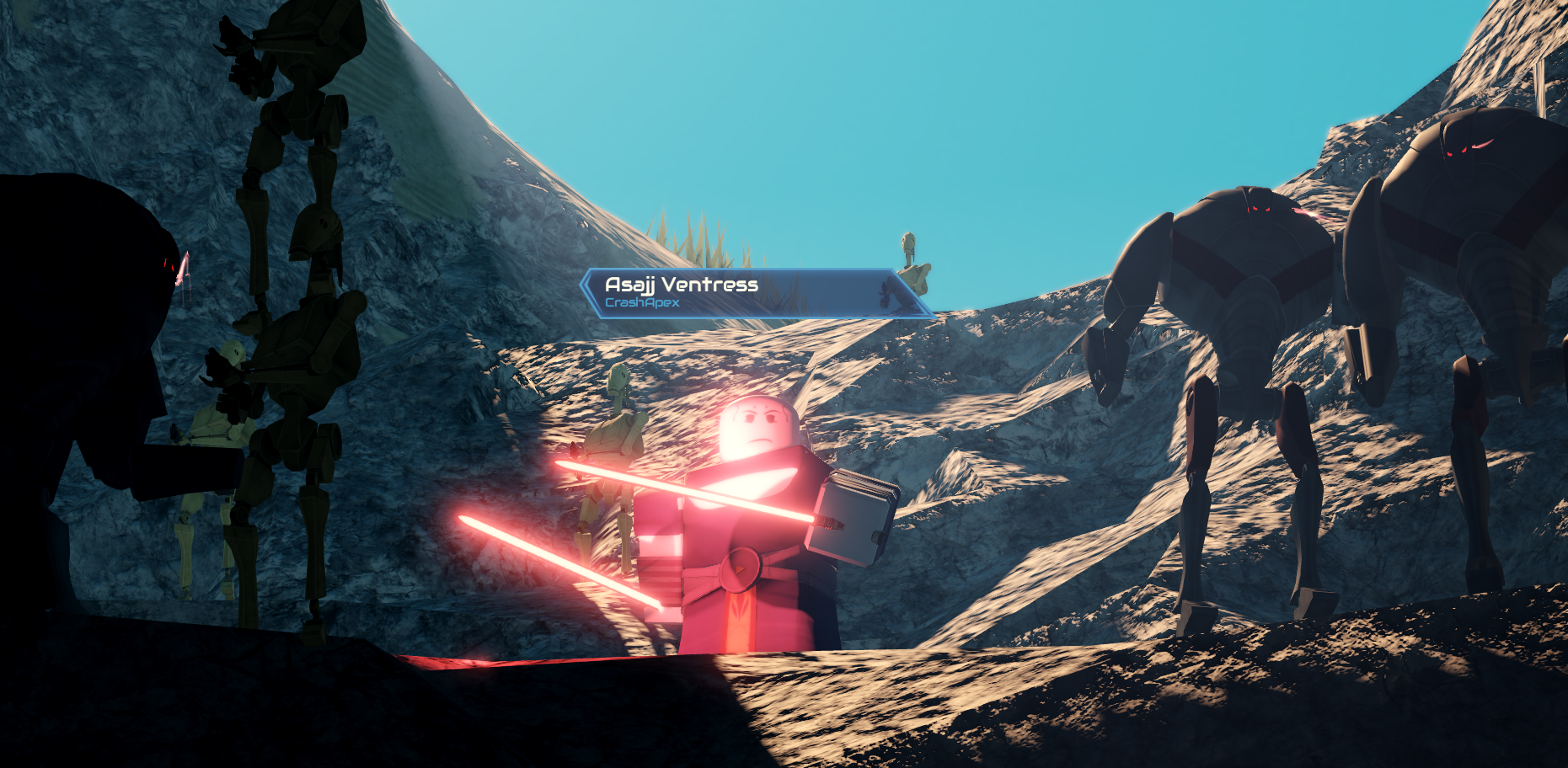Select the Asajj Ventress nameplate banner
Image resolution: width=1568 pixels, height=768 pixels.
756,293
